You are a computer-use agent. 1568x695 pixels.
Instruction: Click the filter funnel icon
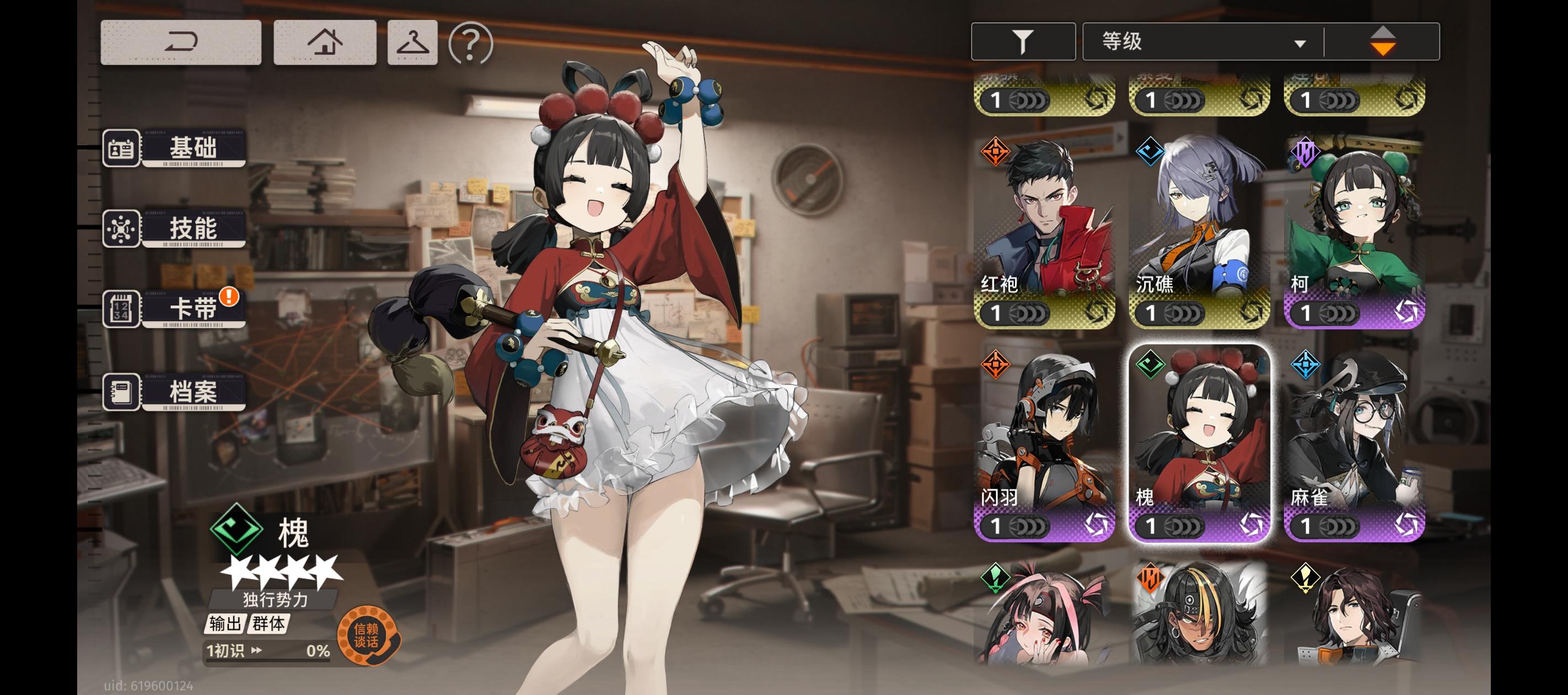(x=1023, y=40)
